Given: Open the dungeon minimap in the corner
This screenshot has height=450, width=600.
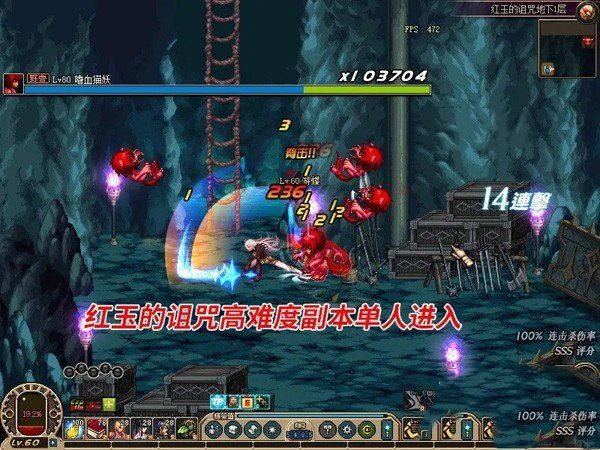Looking at the screenshot, I should [567, 47].
